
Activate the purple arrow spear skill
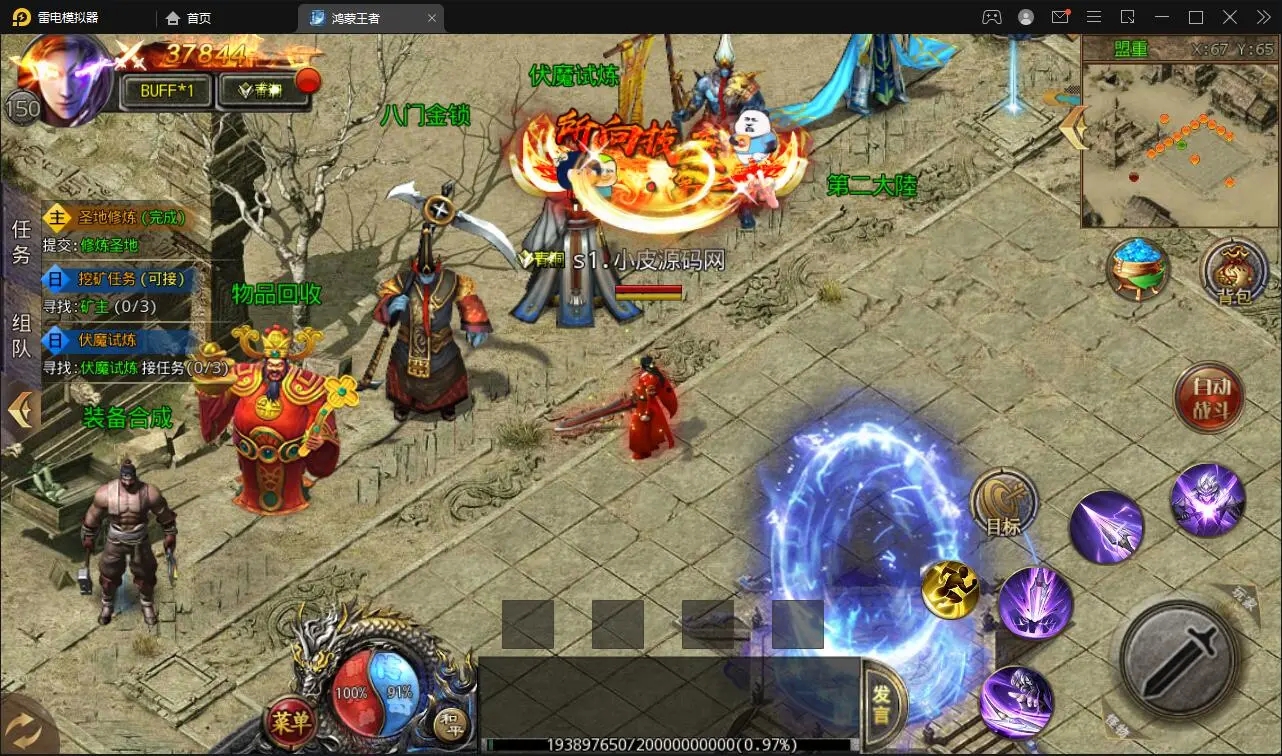click(x=1106, y=527)
